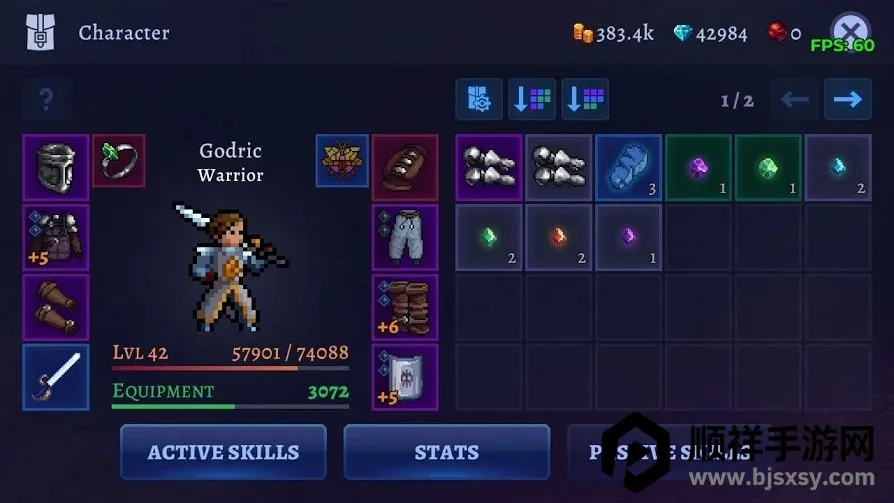This screenshot has width=894, height=503.
Task: Select the brown leather pauldron slot
Action: pos(405,167)
